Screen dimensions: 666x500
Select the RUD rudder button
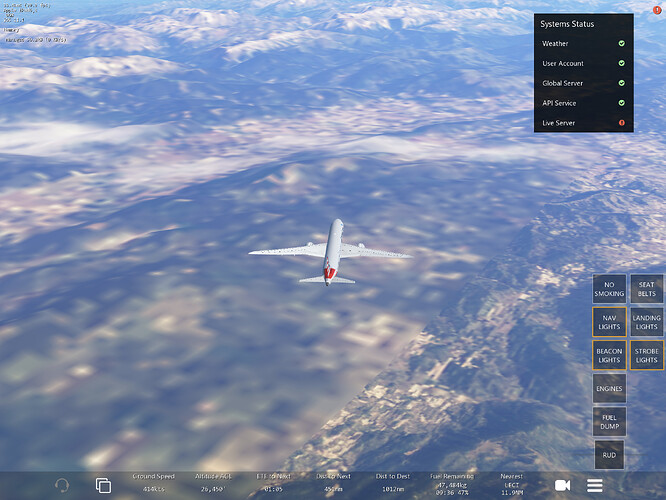[609, 454]
